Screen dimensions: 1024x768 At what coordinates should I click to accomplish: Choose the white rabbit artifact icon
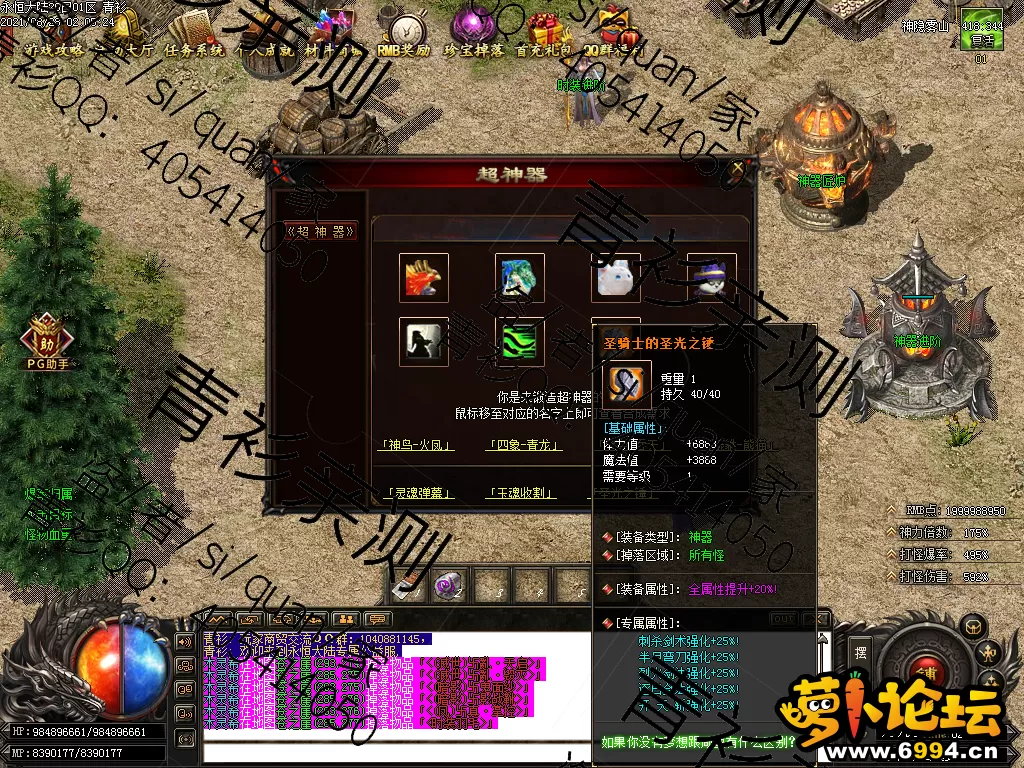pyautogui.click(x=616, y=278)
